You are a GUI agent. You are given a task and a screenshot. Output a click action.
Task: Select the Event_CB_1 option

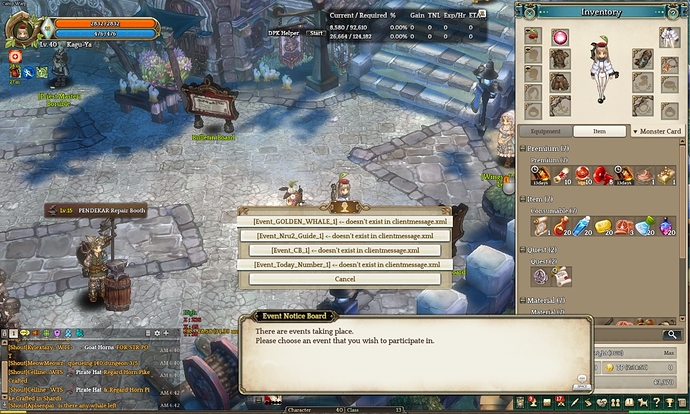pos(345,250)
